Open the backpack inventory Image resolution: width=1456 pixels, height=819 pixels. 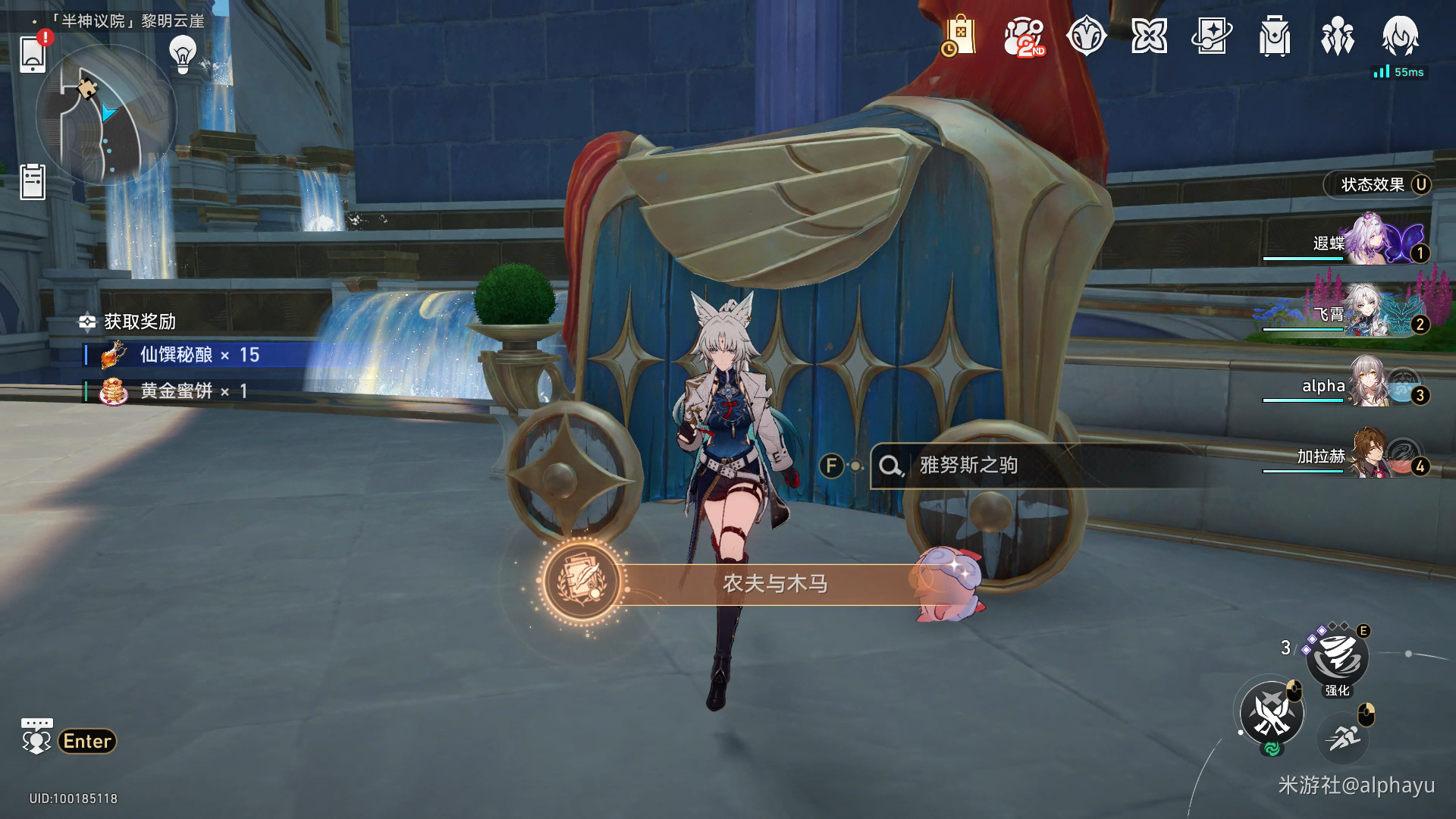click(1274, 36)
